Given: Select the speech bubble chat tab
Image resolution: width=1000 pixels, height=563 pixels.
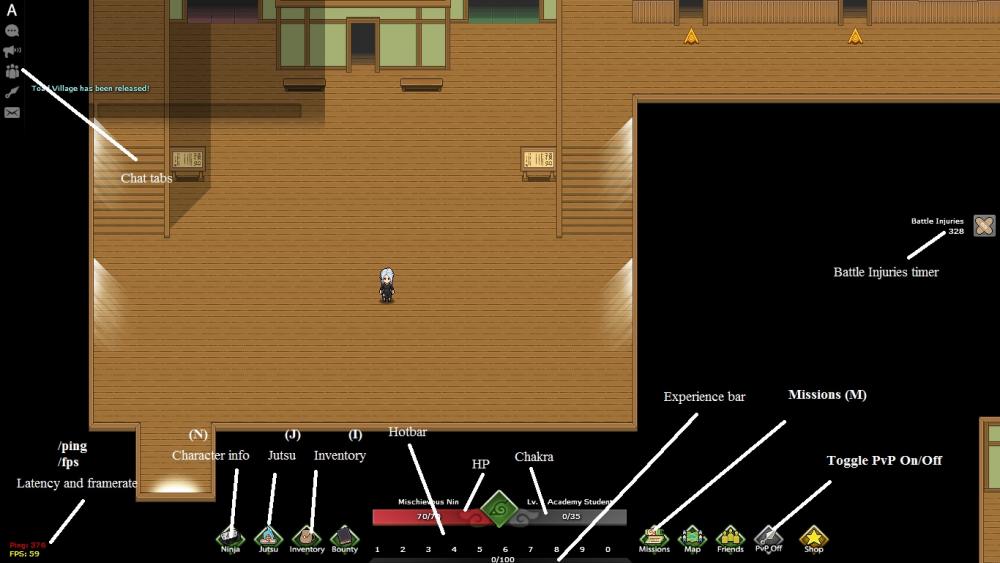Looking at the screenshot, I should pos(12,31).
